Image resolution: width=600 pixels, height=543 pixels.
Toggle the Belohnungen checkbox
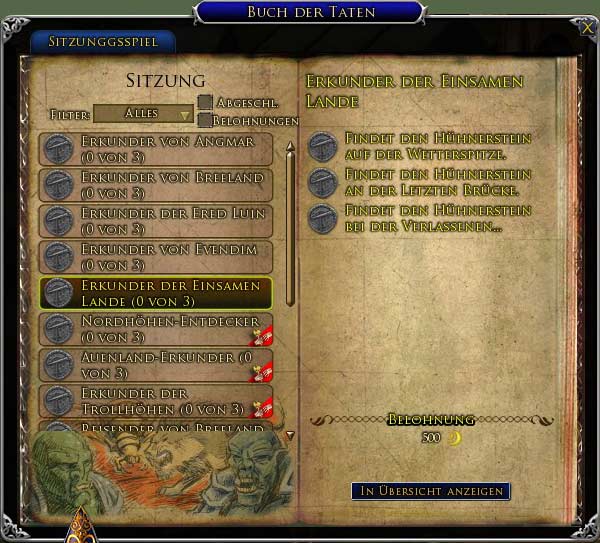[205, 120]
